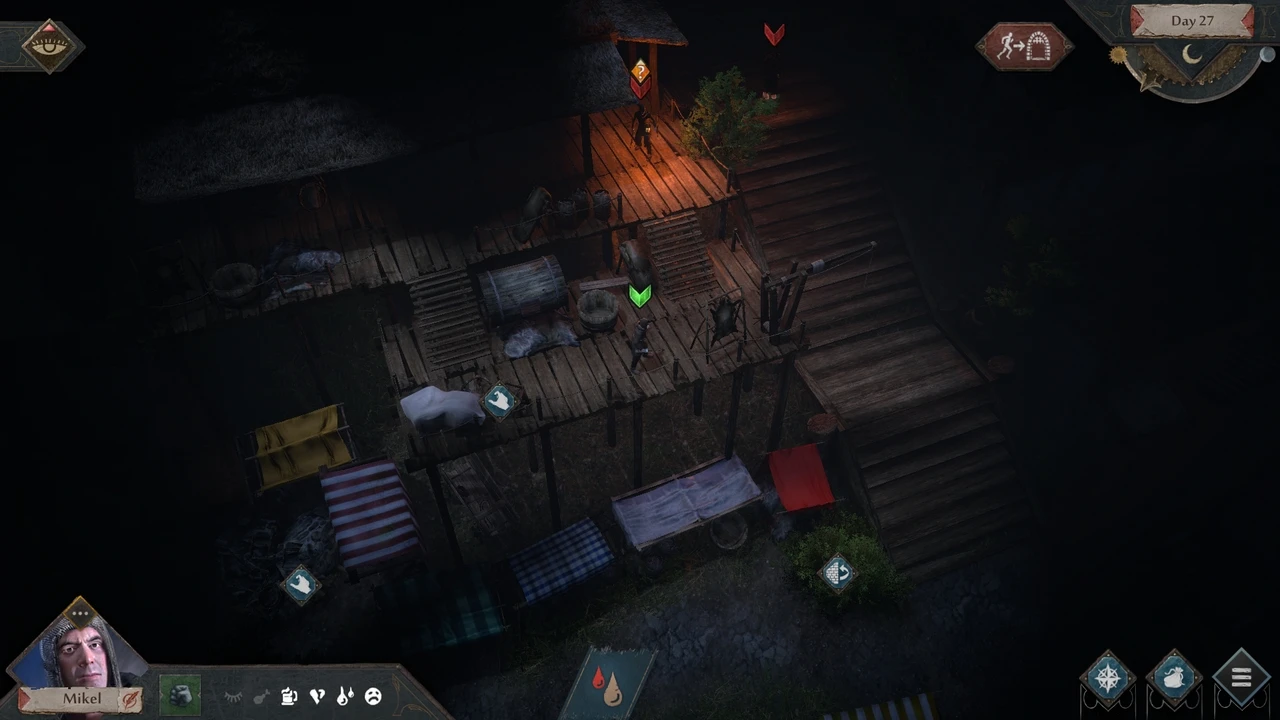The height and width of the screenshot is (720, 1280).
Task: Expand the three-dot menu above Mikel's portrait
Action: tap(80, 611)
